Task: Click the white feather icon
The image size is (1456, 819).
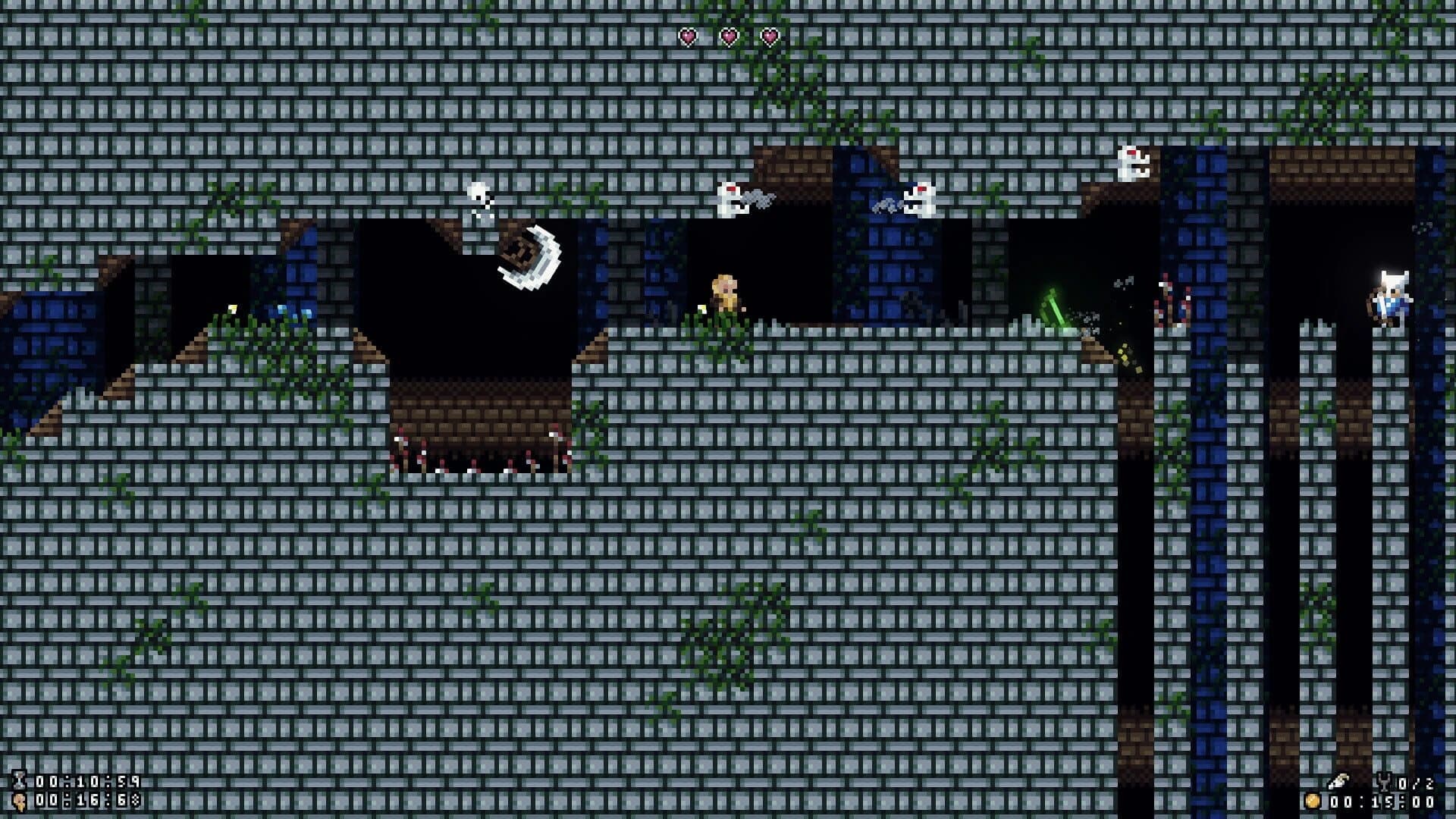Action: tap(1338, 780)
